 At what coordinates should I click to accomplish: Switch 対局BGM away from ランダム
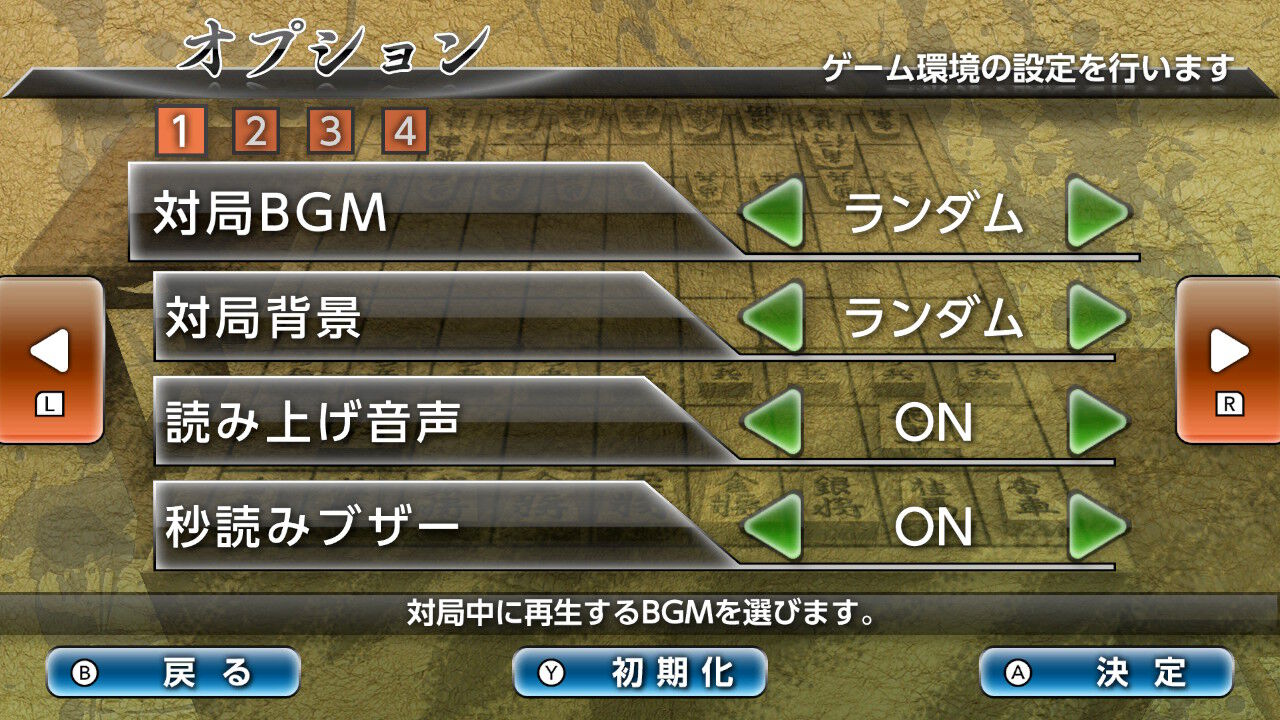point(1098,213)
